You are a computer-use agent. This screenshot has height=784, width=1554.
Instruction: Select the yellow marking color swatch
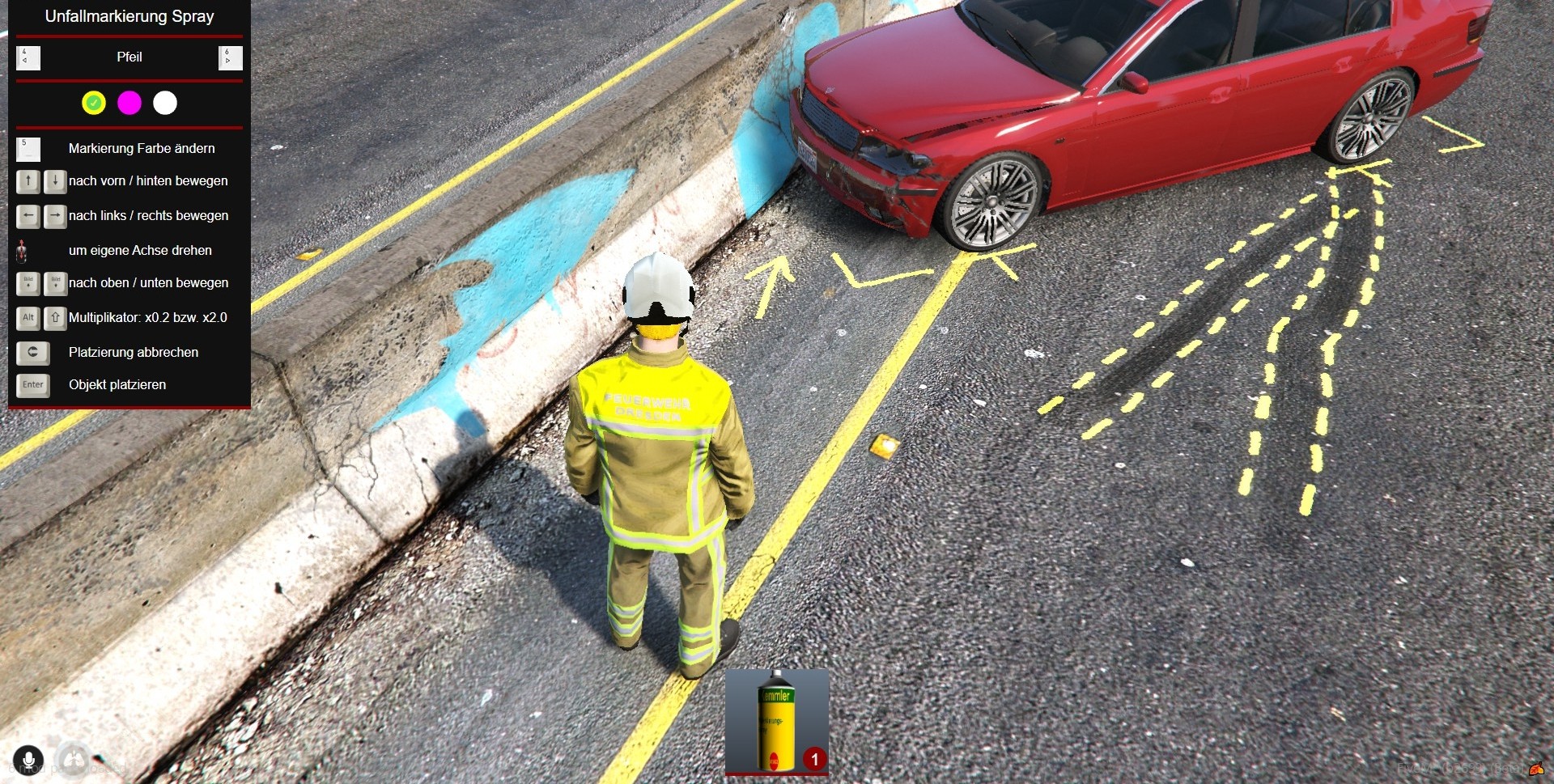94,103
